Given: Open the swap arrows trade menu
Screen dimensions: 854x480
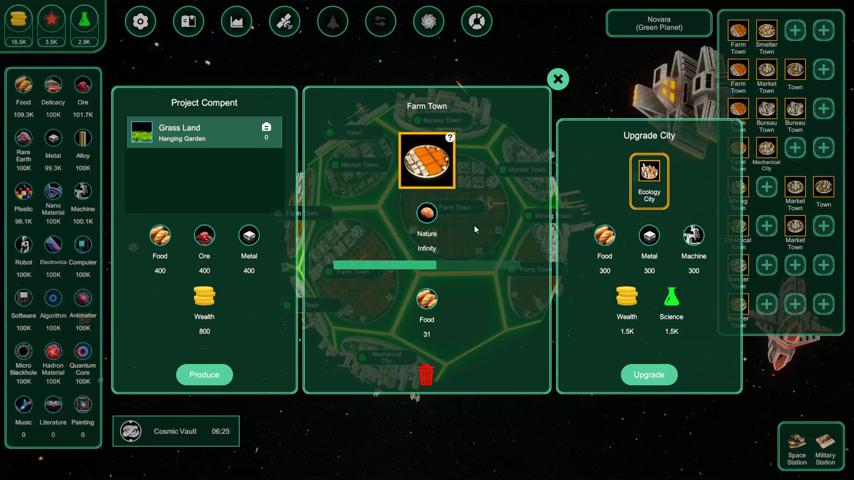Looking at the screenshot, I should point(381,21).
